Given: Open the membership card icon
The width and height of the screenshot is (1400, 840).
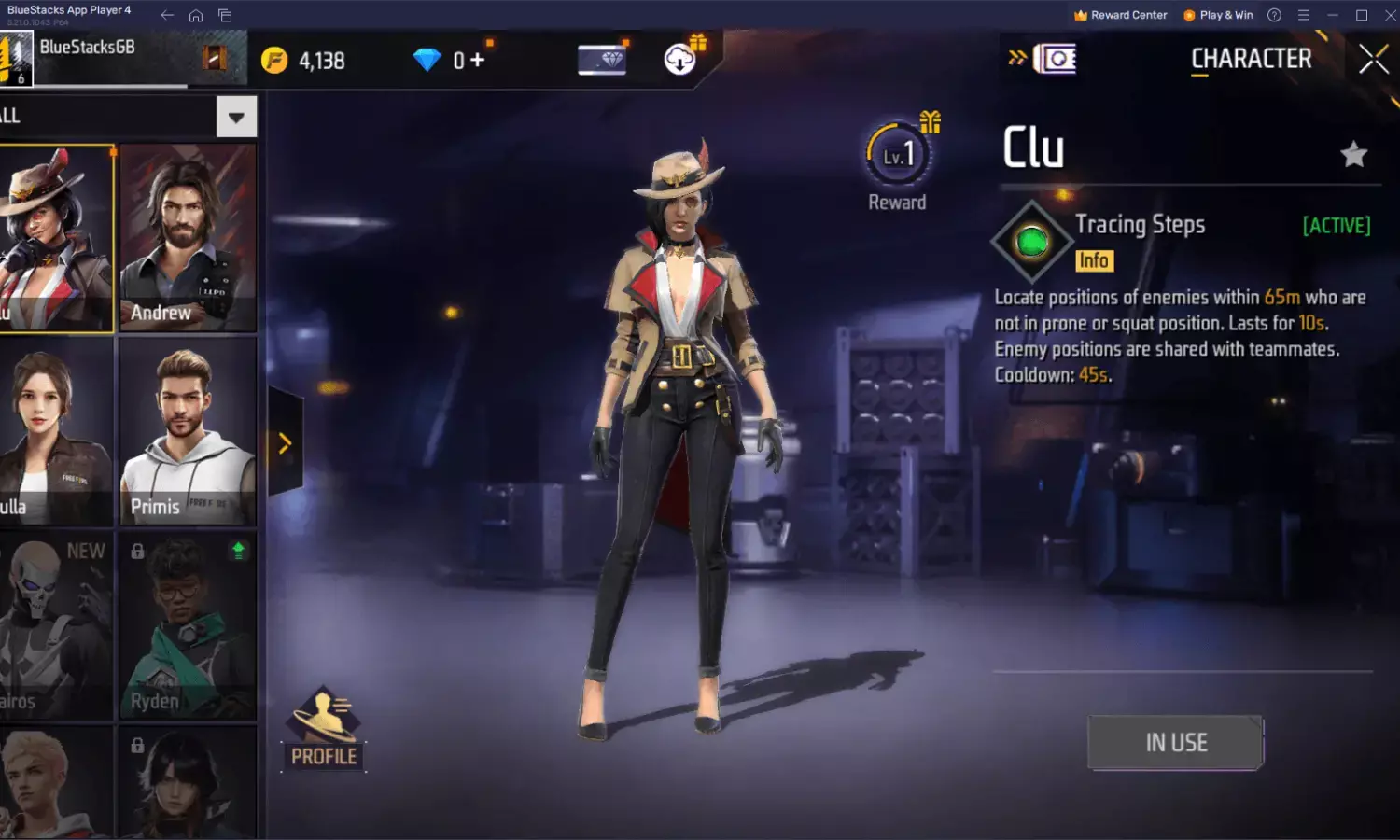Looking at the screenshot, I should (601, 59).
